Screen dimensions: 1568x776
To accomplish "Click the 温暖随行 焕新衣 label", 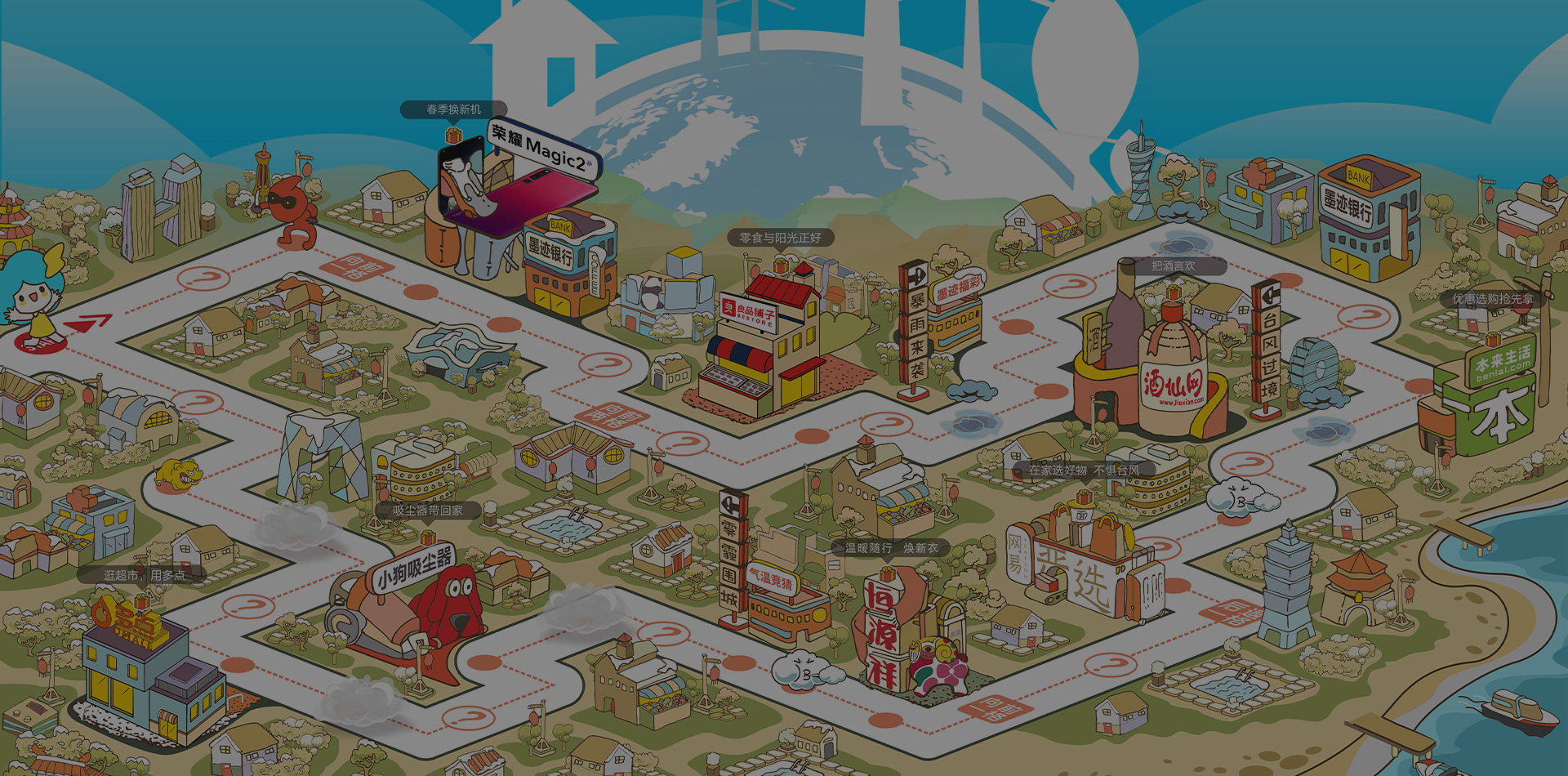I will pyautogui.click(x=891, y=548).
